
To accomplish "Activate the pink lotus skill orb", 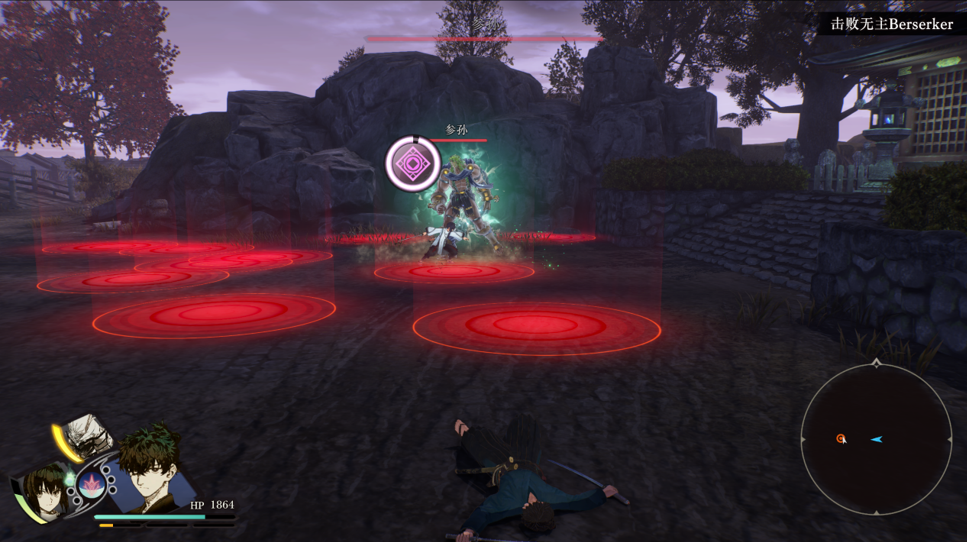I will pyautogui.click(x=91, y=485).
